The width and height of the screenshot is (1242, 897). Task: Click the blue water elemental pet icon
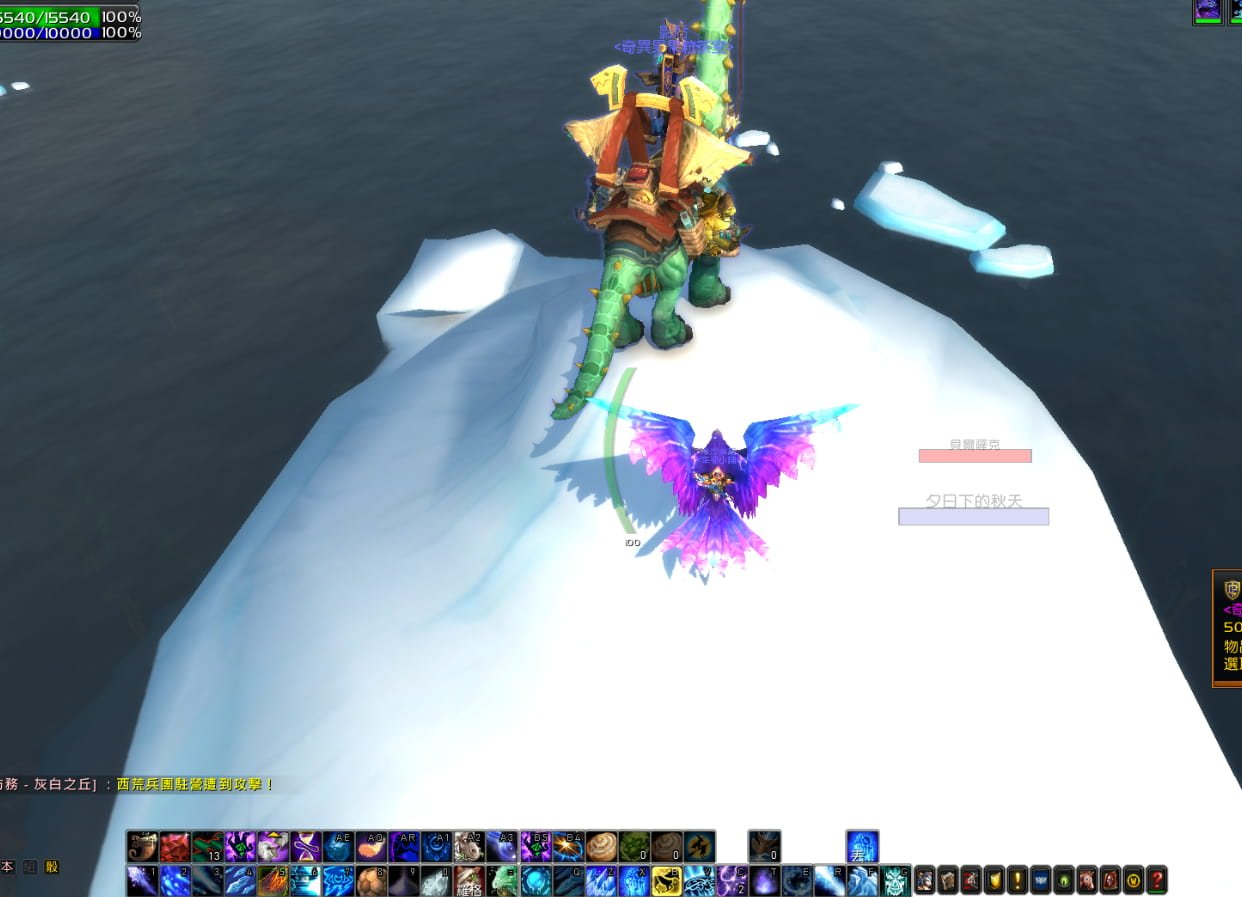point(862,847)
